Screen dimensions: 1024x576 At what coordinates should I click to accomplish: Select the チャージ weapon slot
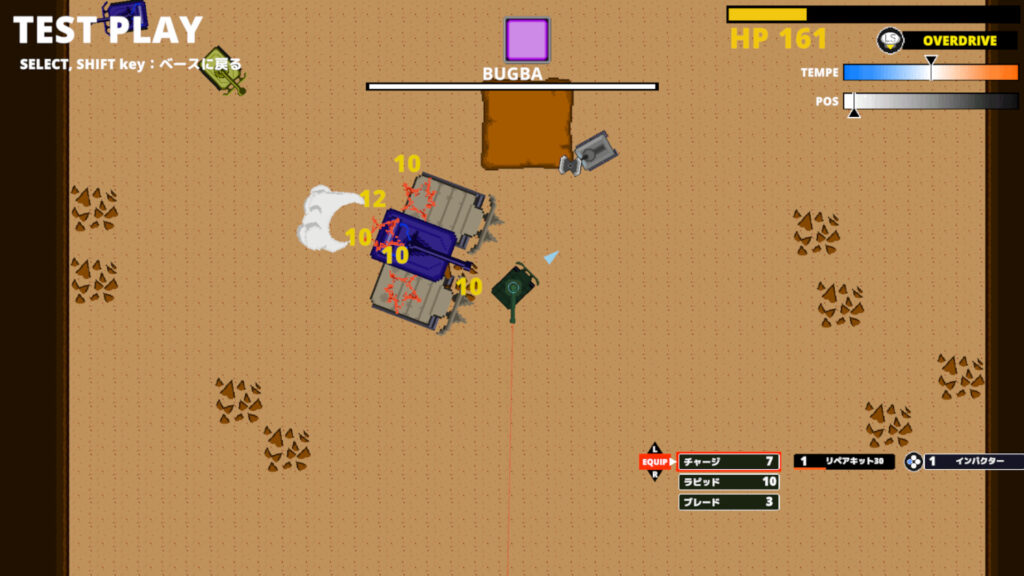[x=728, y=462]
